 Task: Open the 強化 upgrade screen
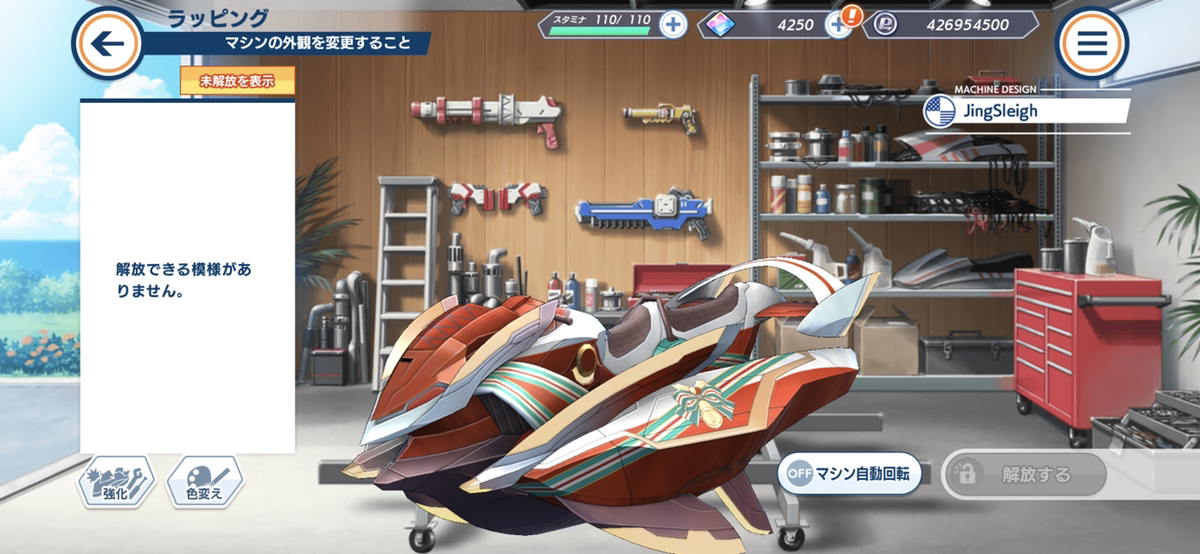(x=117, y=484)
